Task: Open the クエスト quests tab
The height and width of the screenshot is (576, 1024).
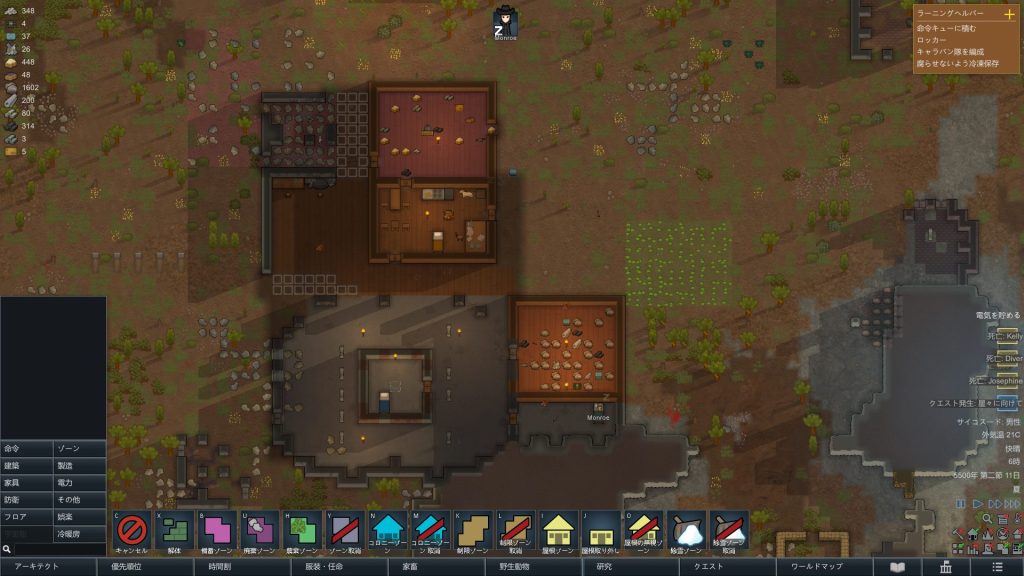Action: click(694, 567)
